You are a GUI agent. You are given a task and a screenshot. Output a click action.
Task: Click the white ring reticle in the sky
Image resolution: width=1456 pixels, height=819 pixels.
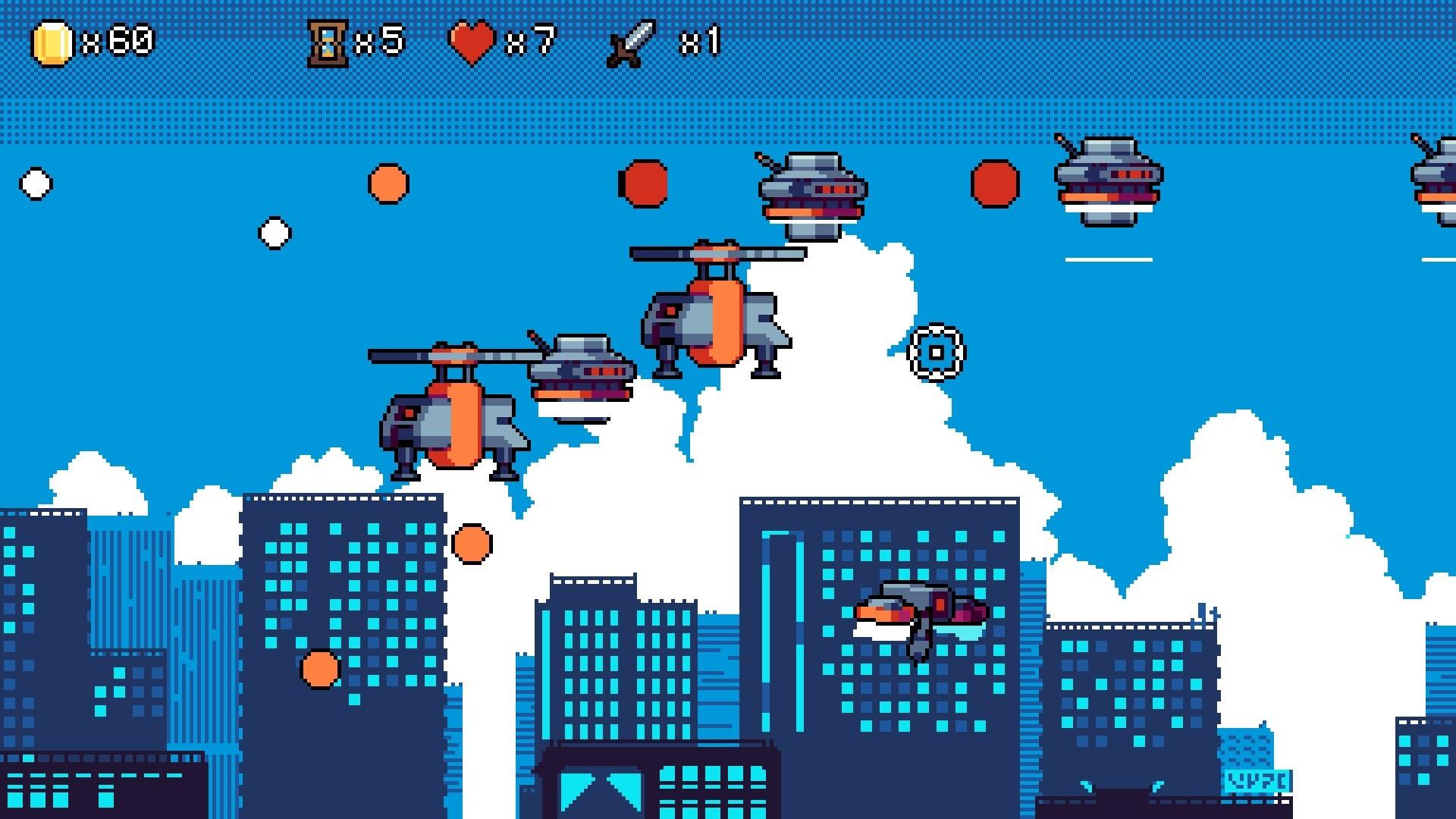938,351
